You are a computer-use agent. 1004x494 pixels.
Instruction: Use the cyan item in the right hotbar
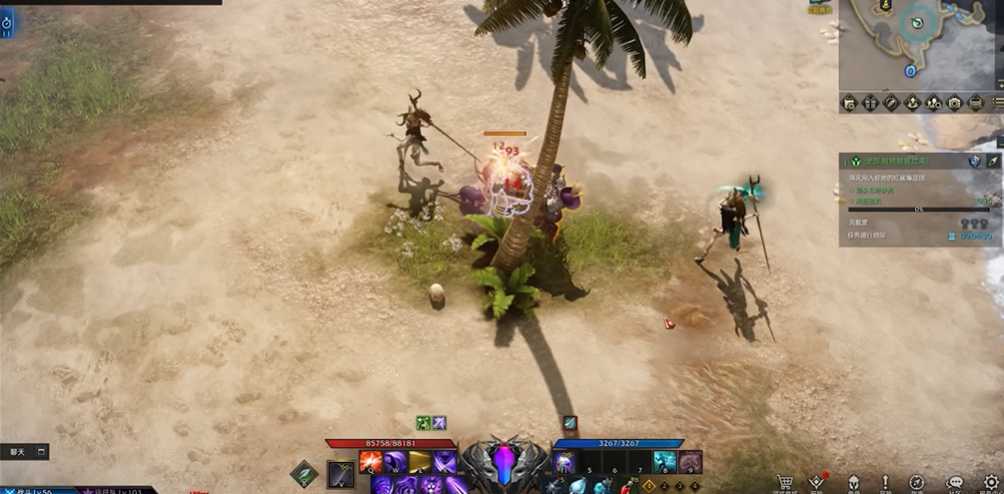click(x=664, y=462)
